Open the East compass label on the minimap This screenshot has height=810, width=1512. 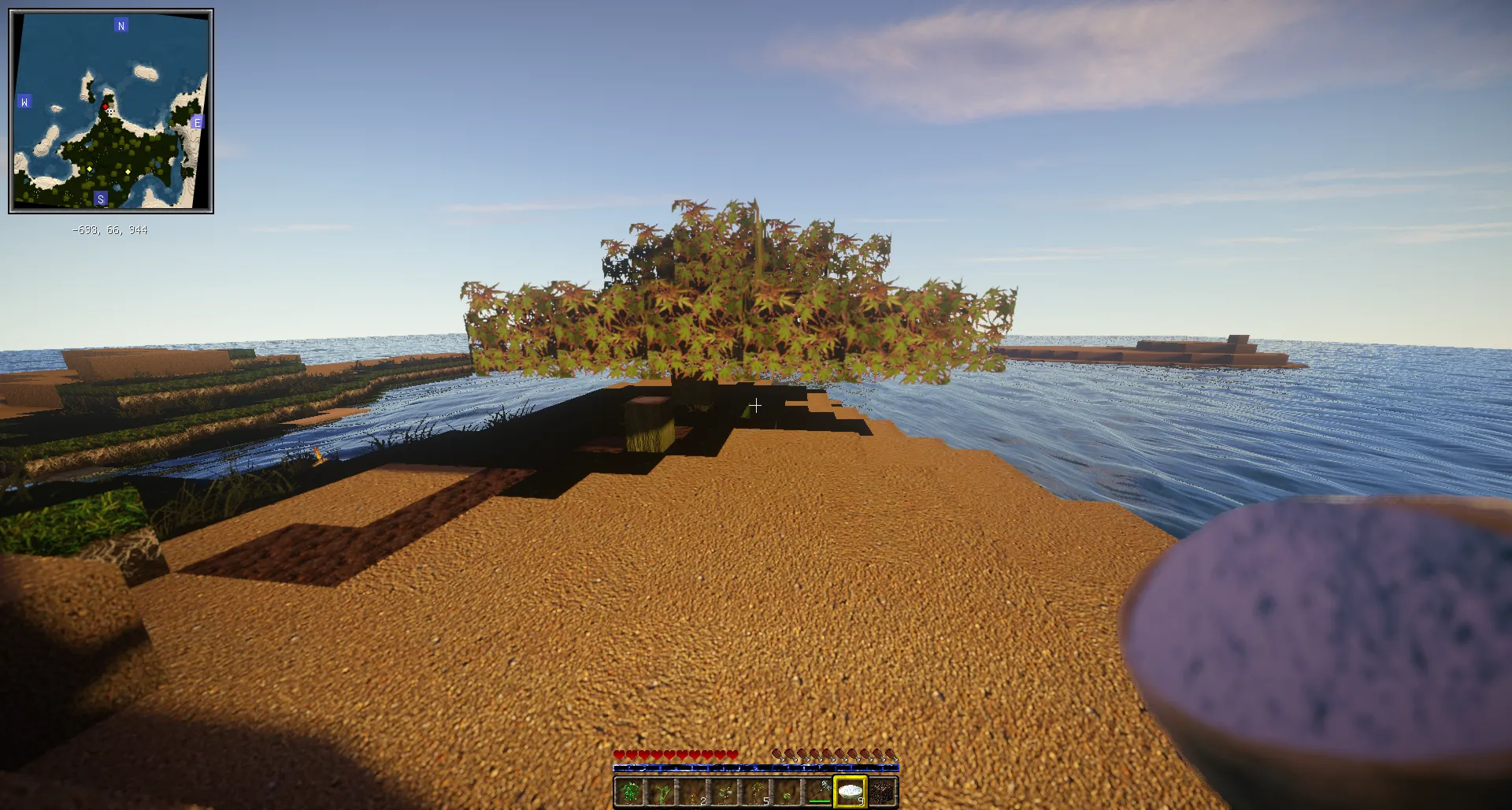198,122
